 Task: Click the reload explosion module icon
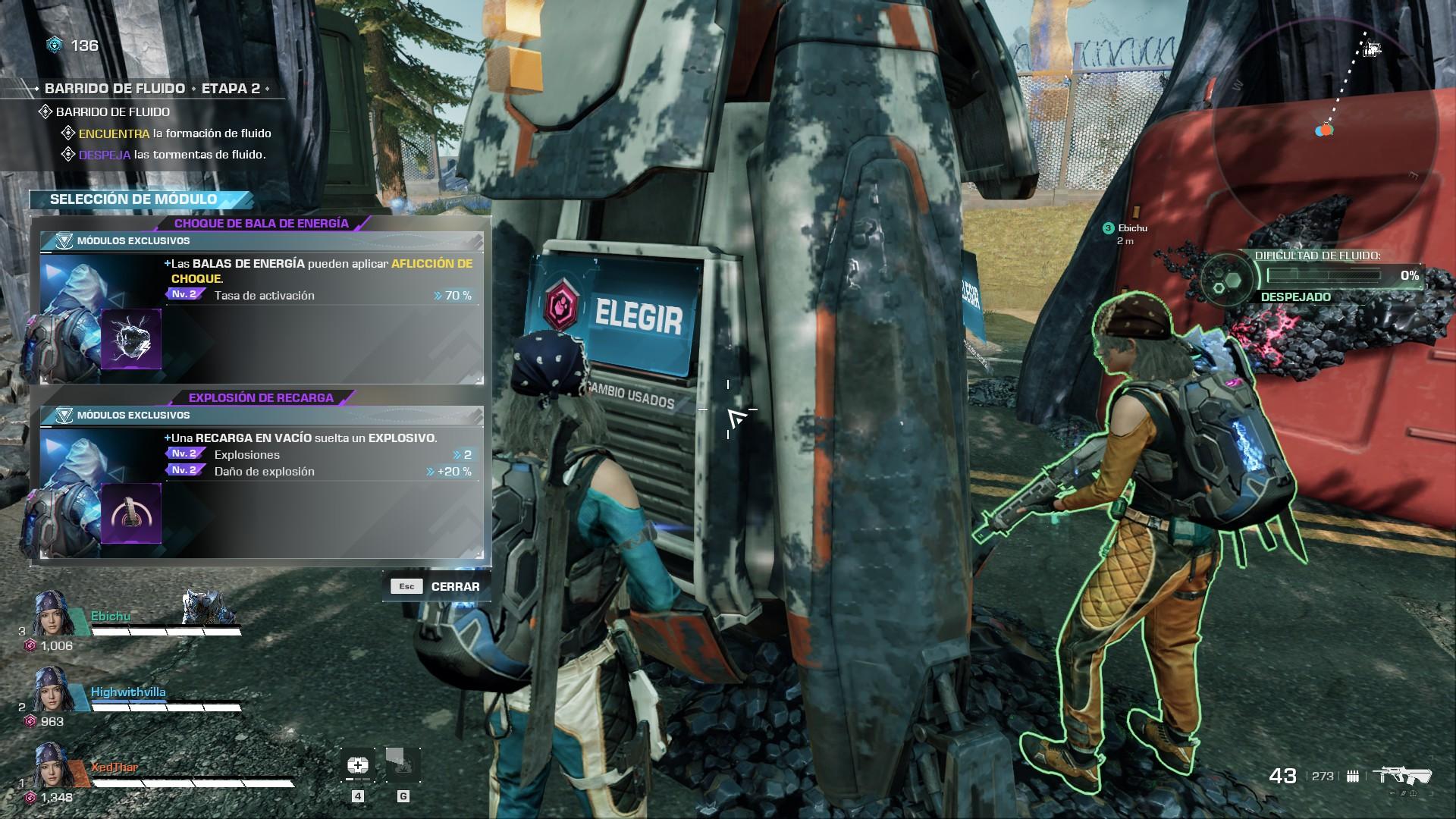(131, 513)
